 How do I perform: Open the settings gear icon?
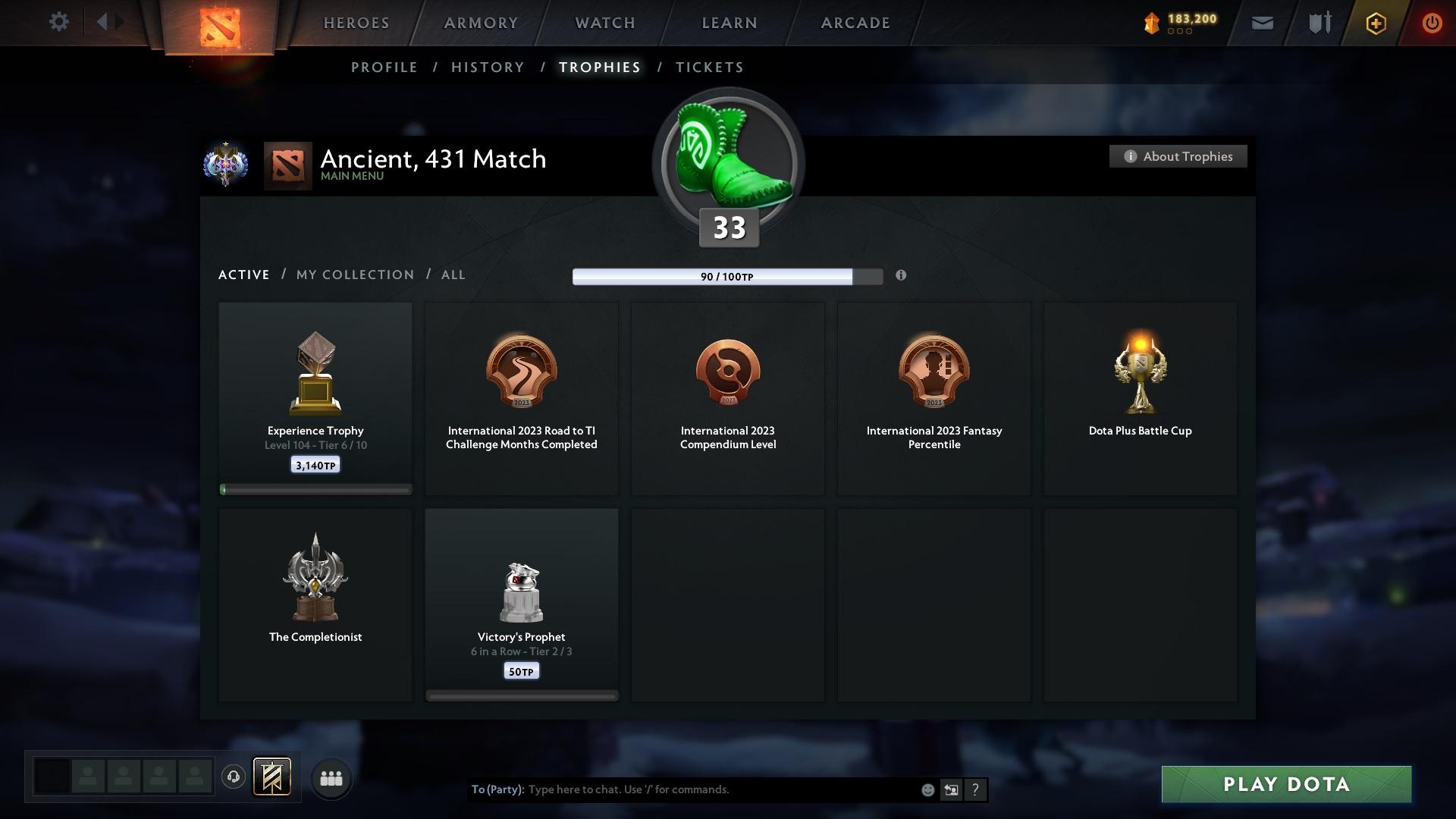point(59,21)
